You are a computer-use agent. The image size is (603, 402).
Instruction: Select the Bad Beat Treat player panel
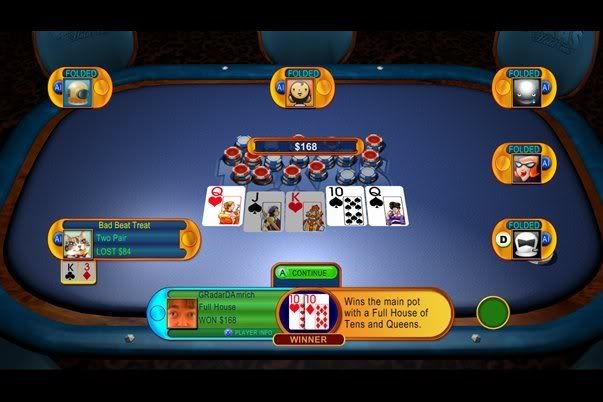(x=124, y=238)
